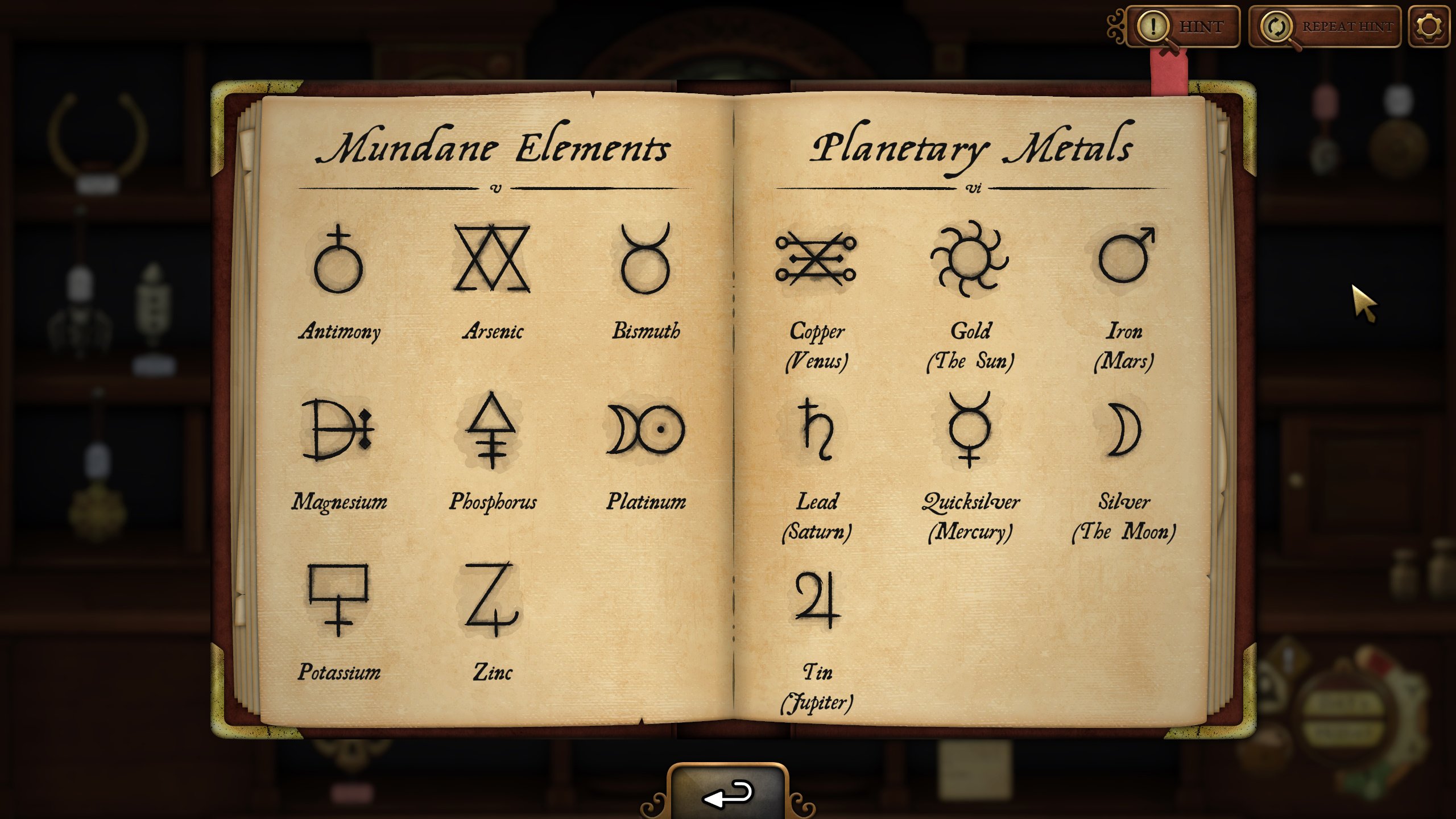The image size is (1456, 819).
Task: Close the book with the back arrow
Action: 729,794
